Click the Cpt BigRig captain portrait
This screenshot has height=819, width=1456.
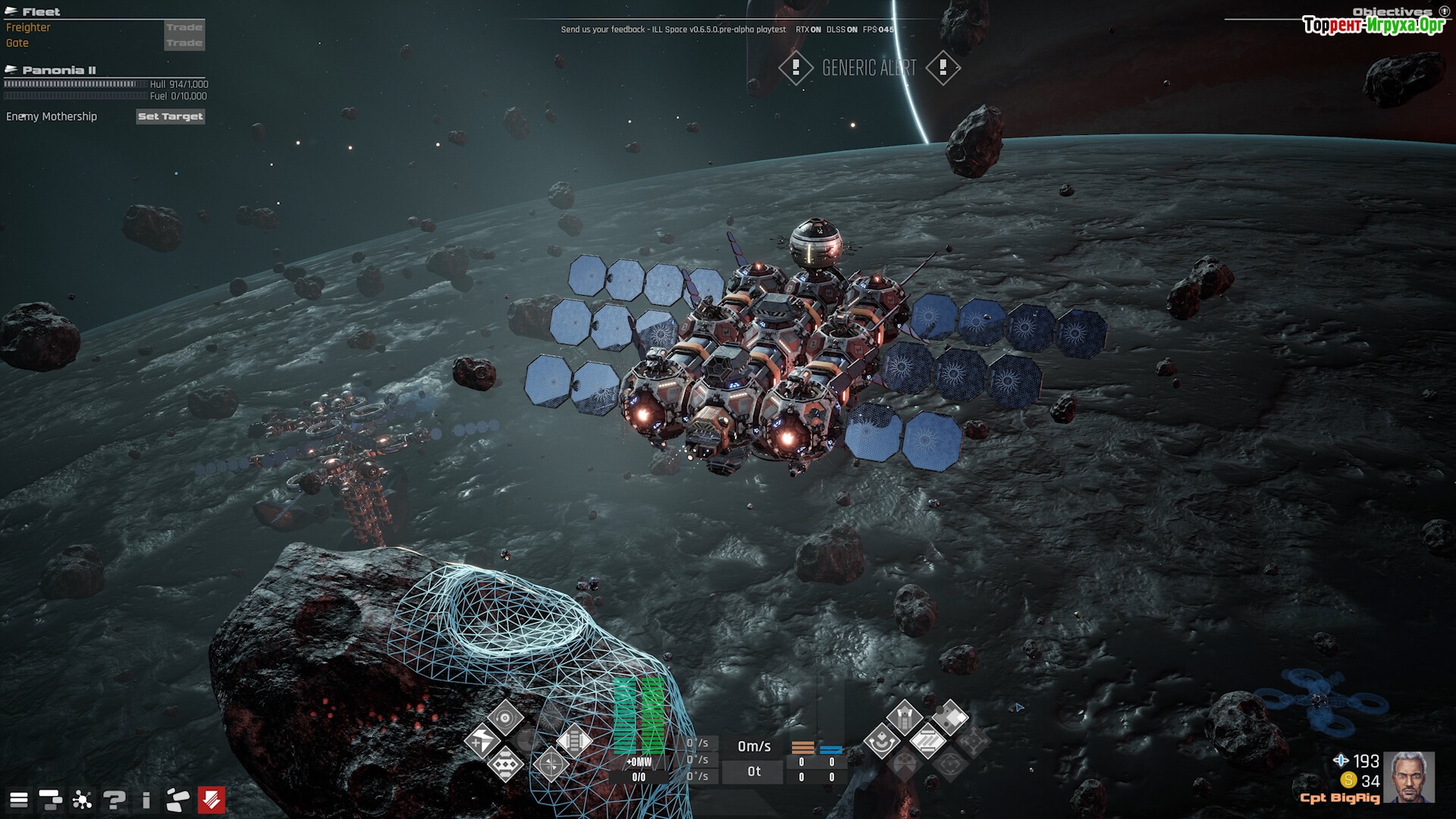pos(1408,777)
